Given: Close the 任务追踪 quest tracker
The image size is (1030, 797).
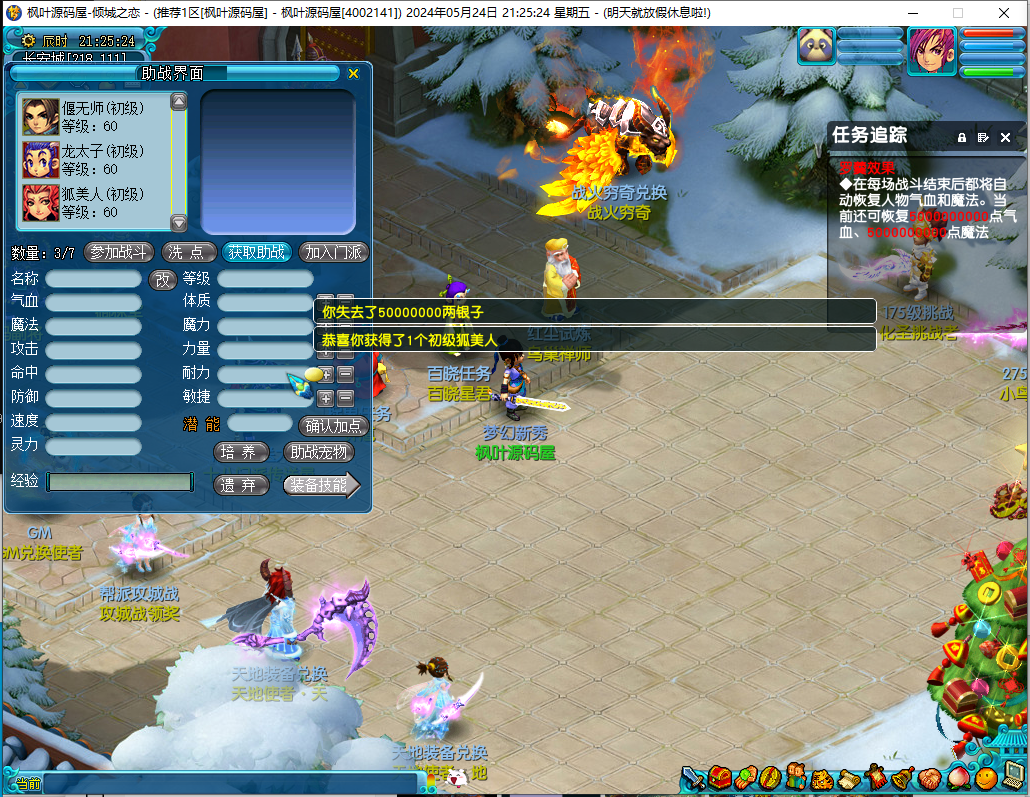Looking at the screenshot, I should [x=1004, y=137].
